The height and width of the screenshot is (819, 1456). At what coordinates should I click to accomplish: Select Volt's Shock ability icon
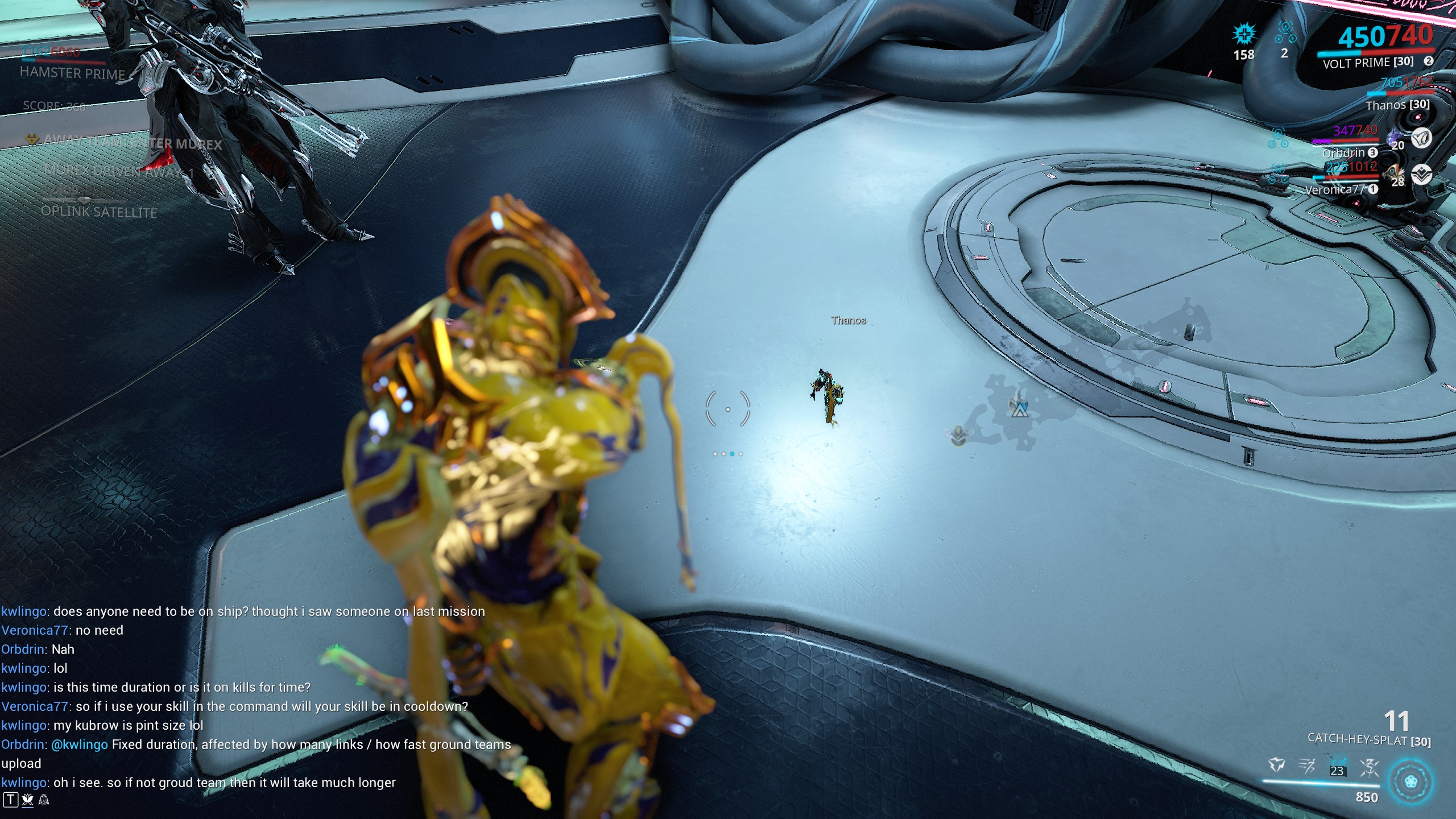[x=1276, y=764]
